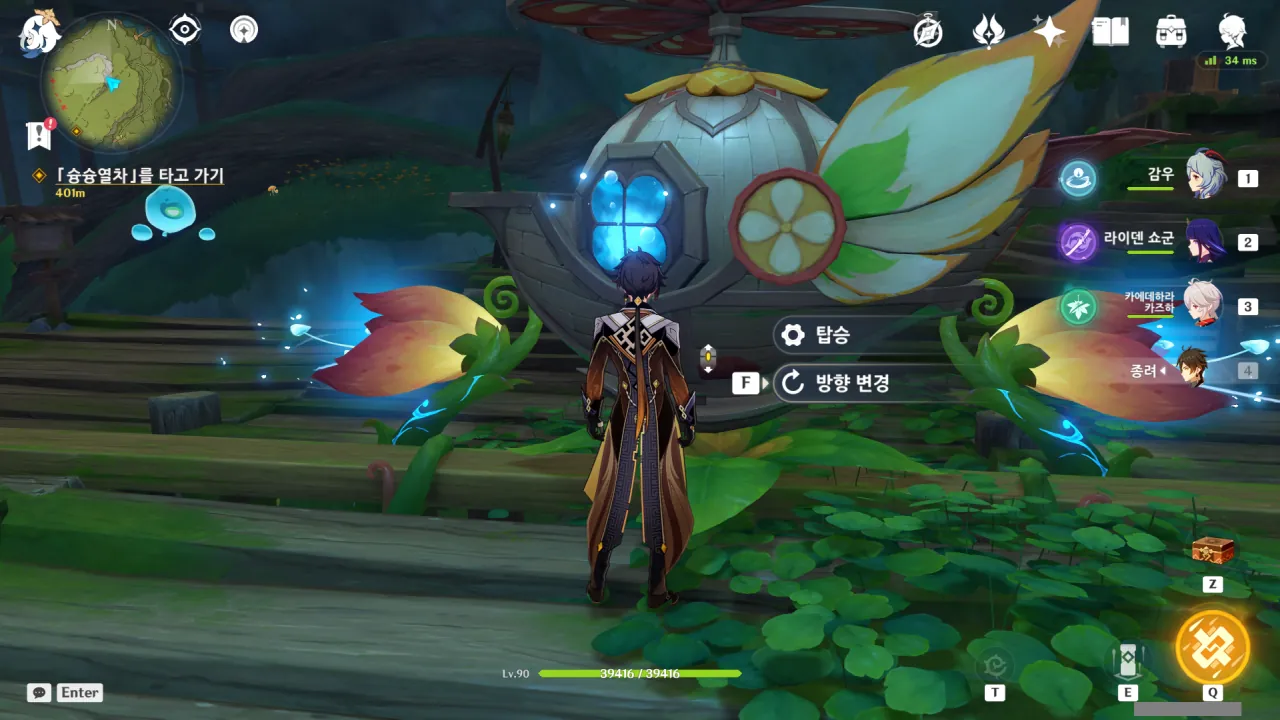Viewport: 1280px width, 720px height.
Task: Switch to party member 감우
Action: pos(1205,176)
